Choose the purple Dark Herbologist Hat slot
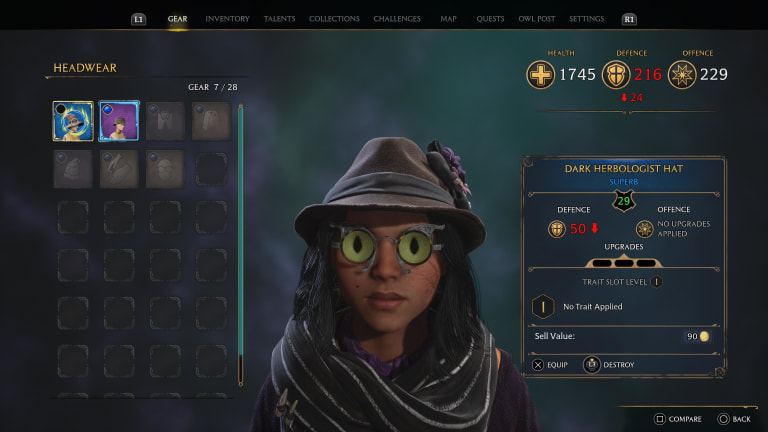768x432 pixels. (119, 121)
